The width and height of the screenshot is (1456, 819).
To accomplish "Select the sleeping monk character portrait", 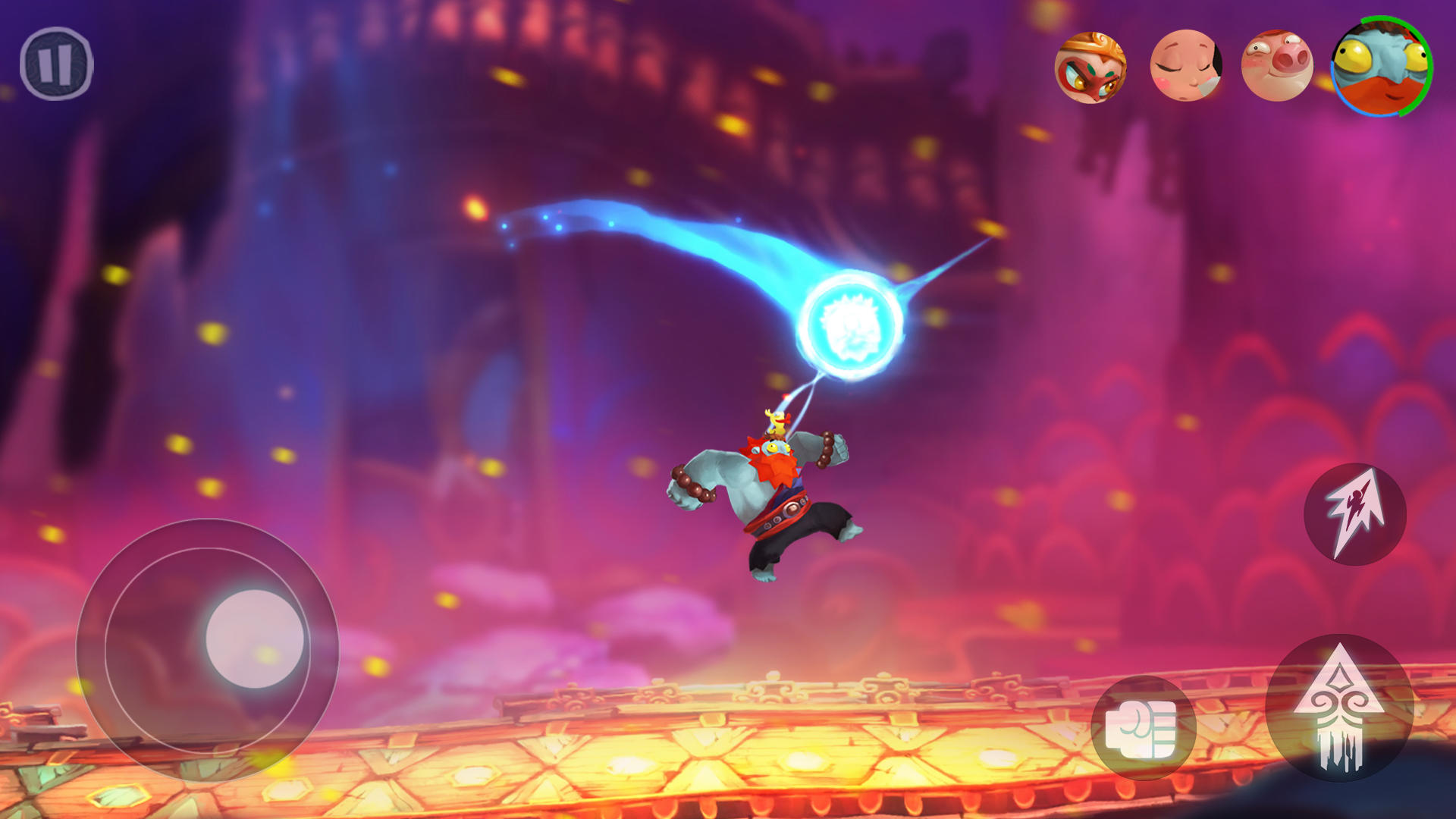I will 1185,66.
